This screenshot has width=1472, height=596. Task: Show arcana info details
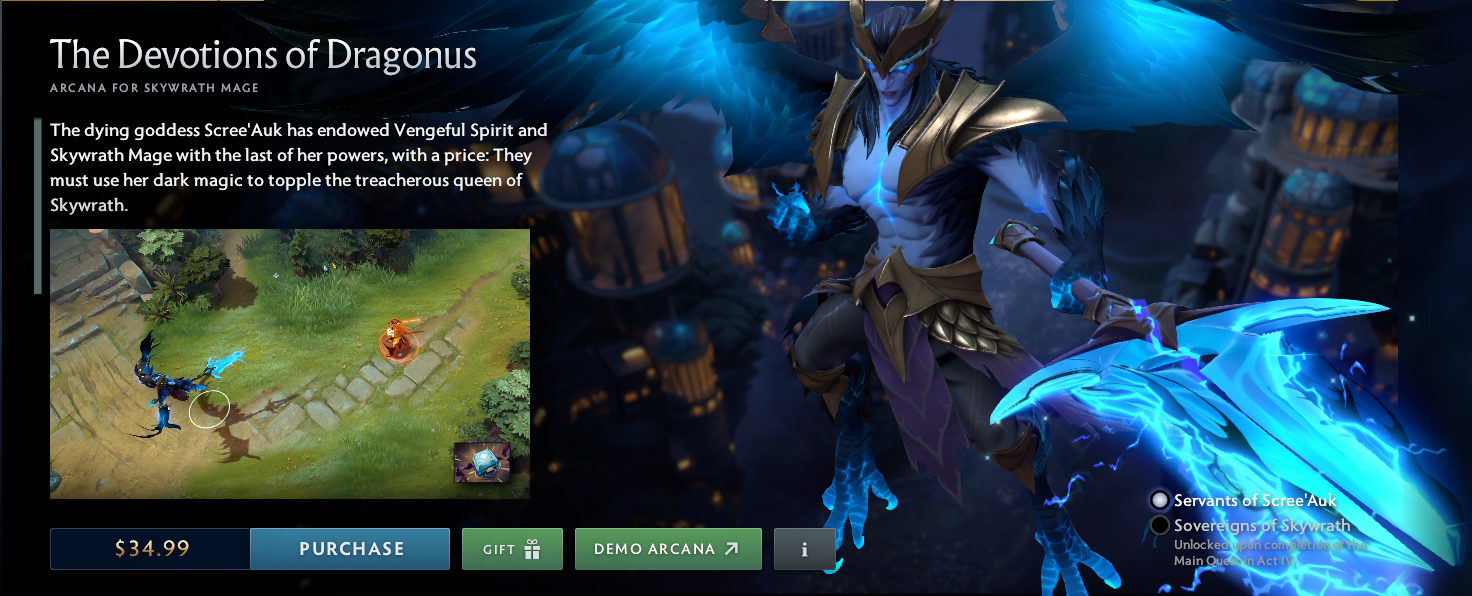coord(804,549)
